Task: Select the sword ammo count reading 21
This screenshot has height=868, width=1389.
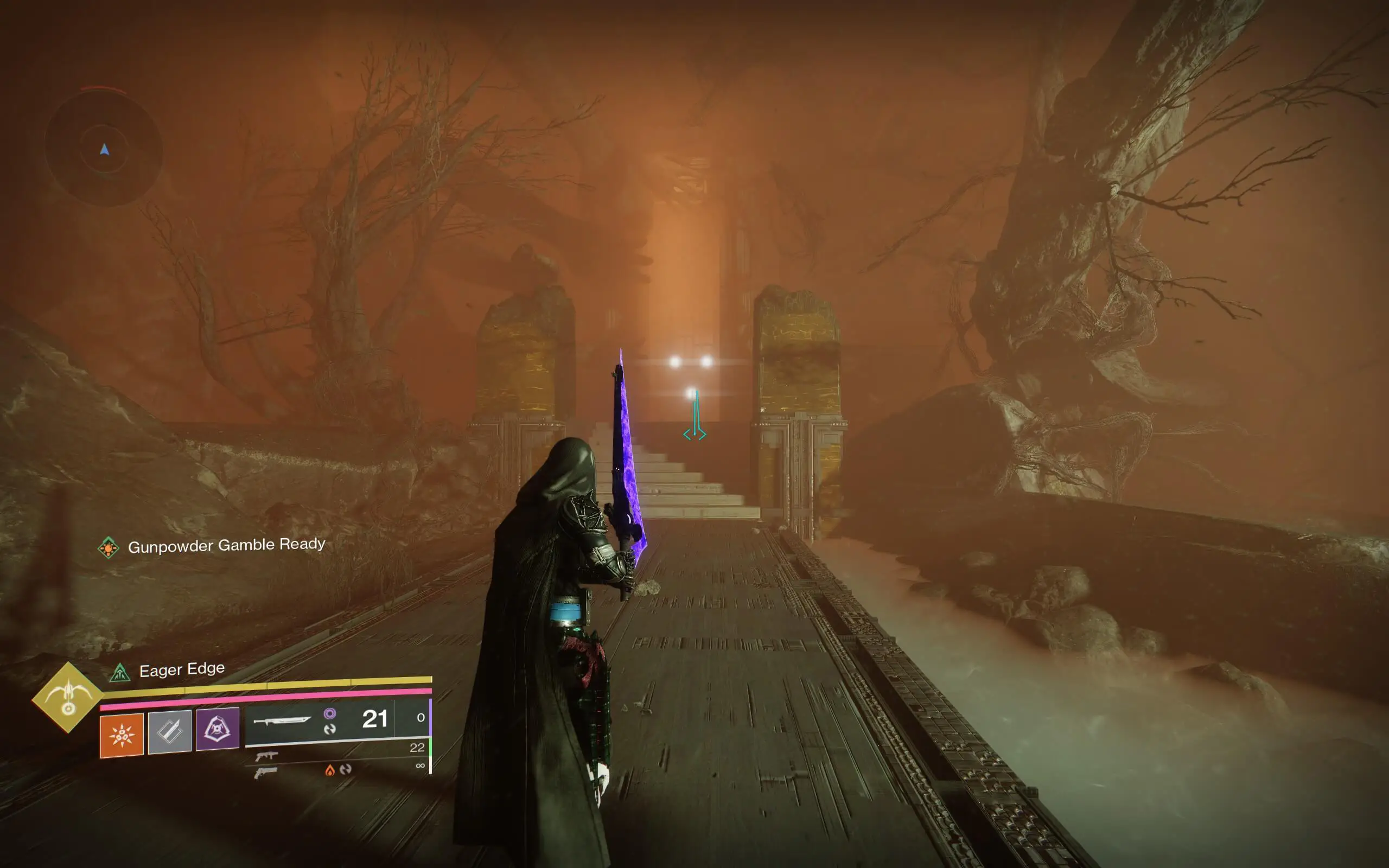Action: point(374,720)
